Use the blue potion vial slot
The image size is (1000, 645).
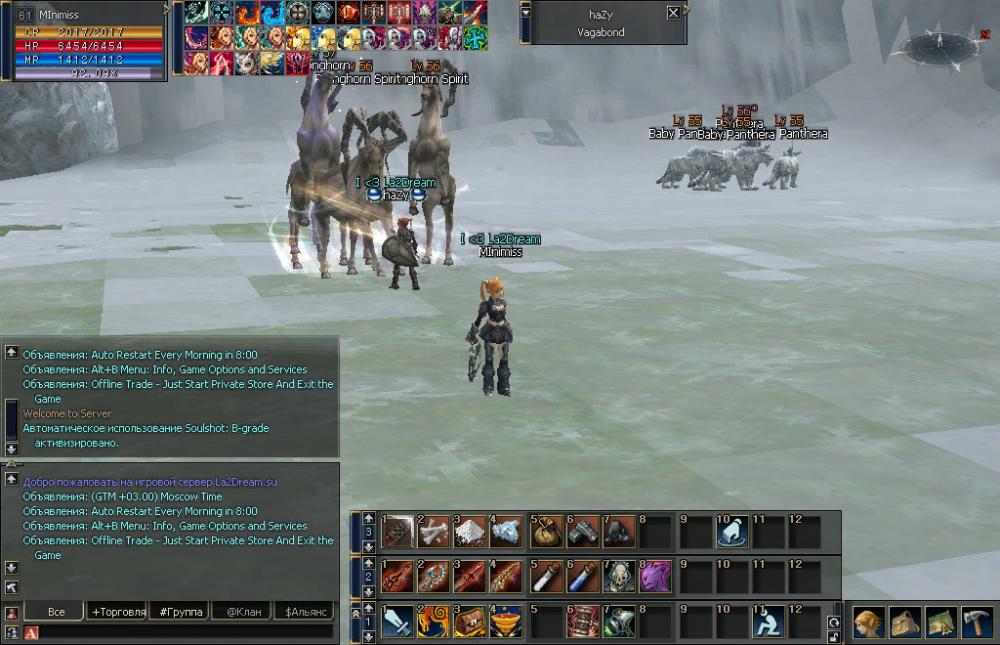[x=582, y=576]
